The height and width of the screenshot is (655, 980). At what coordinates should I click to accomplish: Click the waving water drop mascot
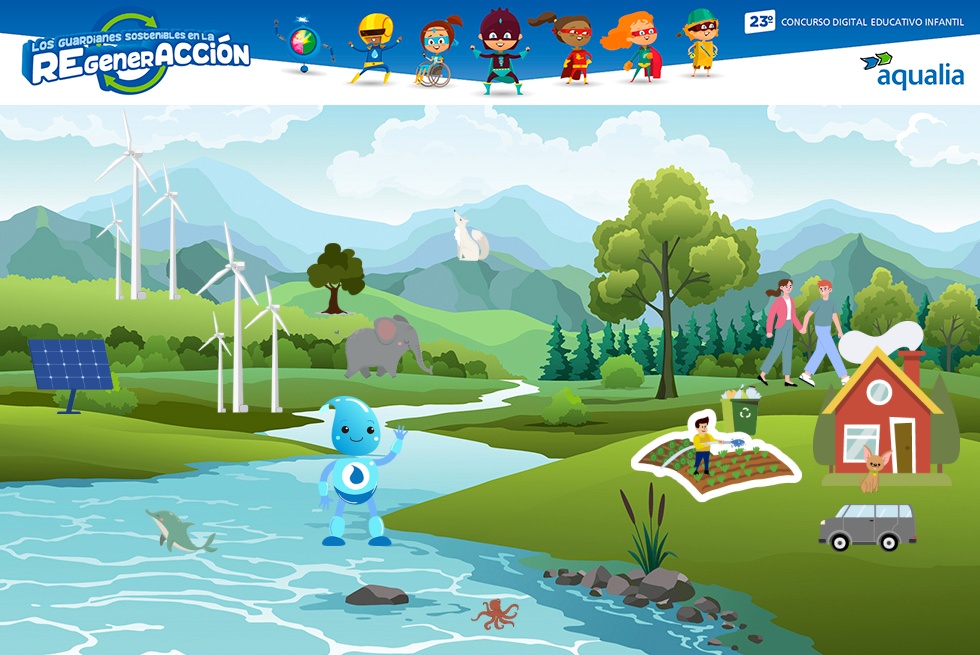point(358,469)
